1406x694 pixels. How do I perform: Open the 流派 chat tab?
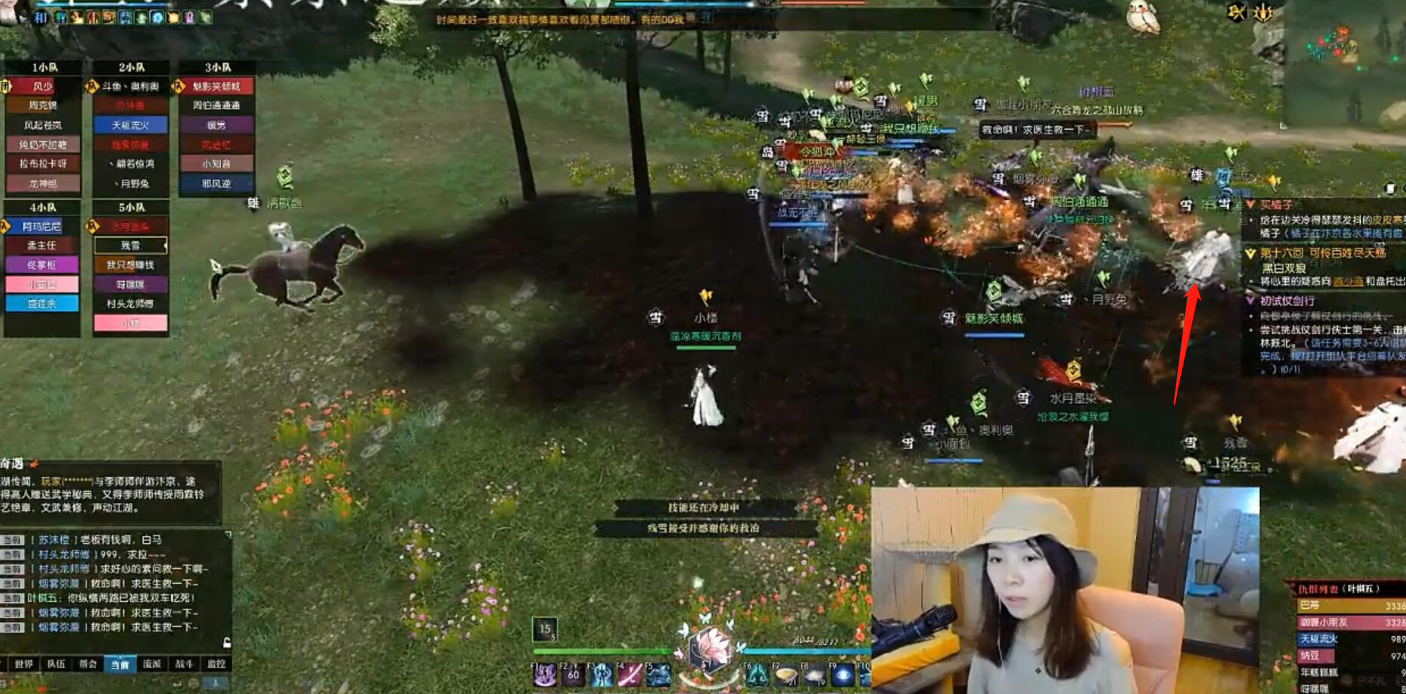pyautogui.click(x=152, y=664)
